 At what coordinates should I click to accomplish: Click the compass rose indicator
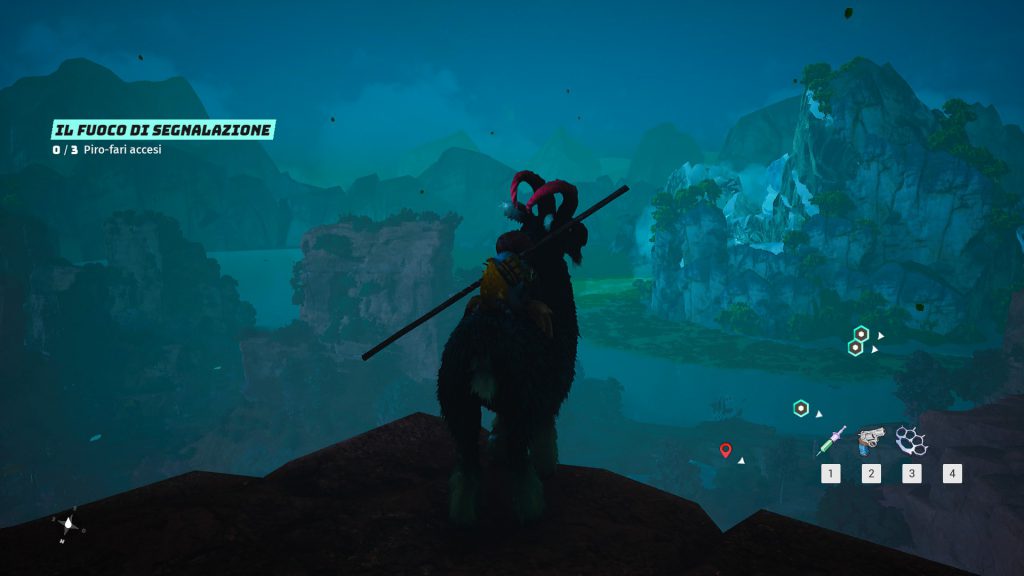tap(68, 524)
